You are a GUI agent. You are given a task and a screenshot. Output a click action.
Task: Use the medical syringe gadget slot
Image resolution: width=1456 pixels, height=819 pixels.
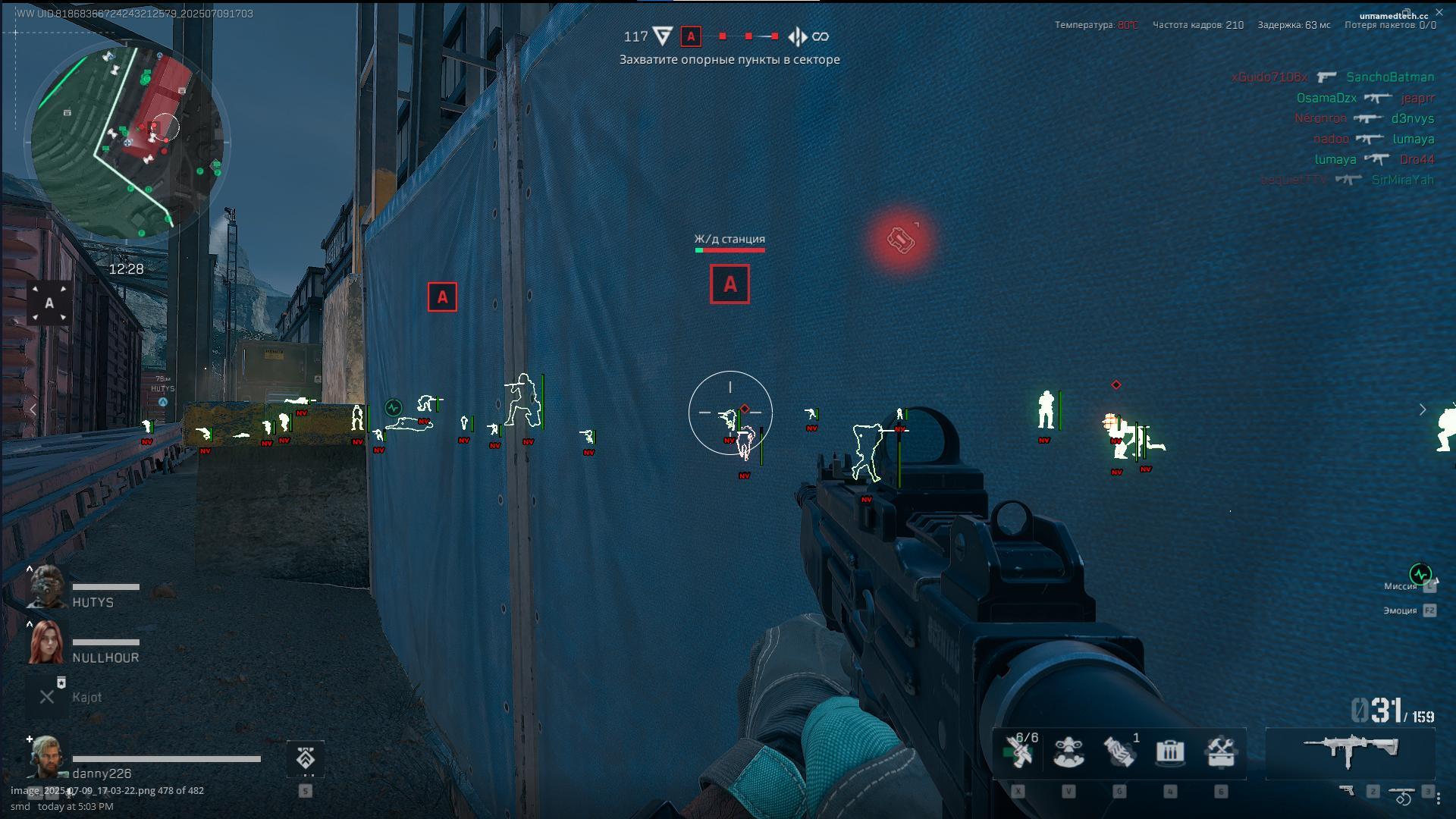[x=1018, y=752]
